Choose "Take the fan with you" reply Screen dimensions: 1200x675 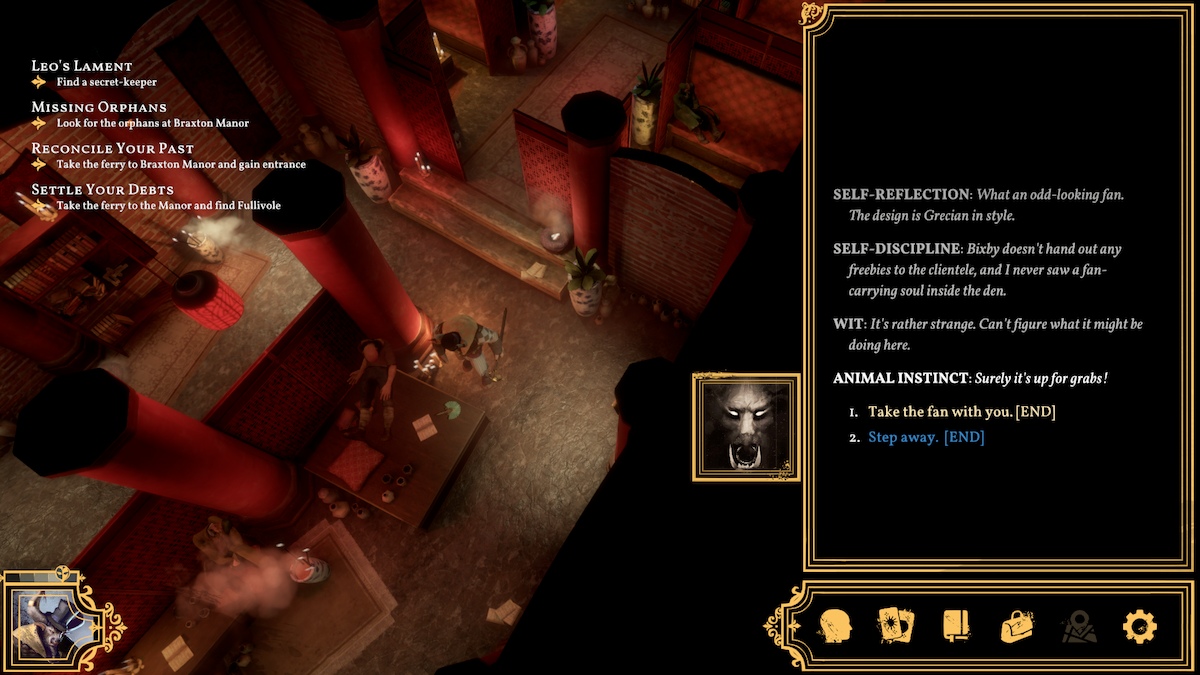tap(961, 412)
